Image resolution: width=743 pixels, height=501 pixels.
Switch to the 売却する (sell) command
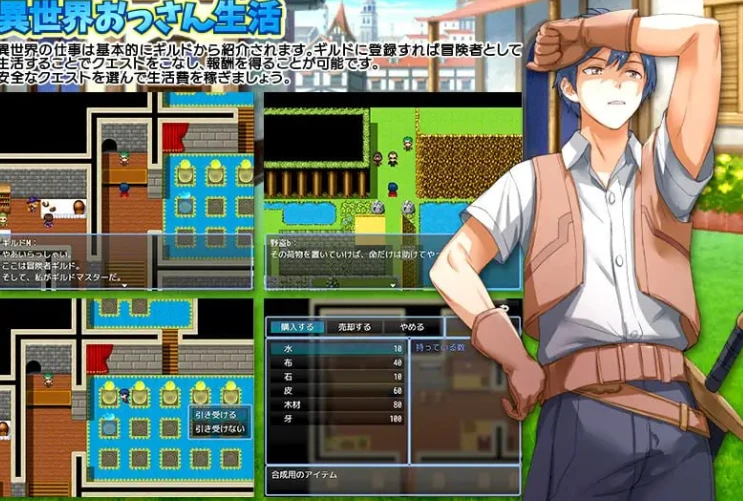coord(353,327)
